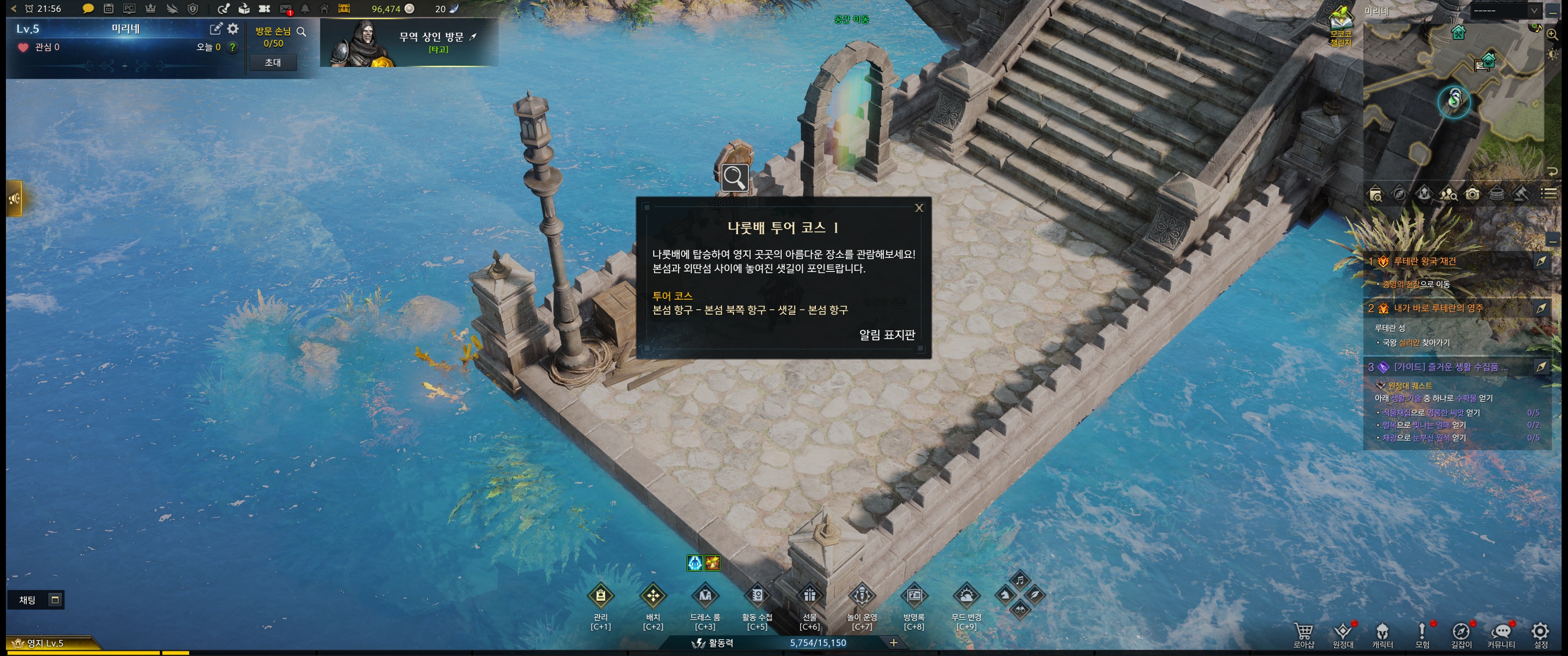The height and width of the screenshot is (656, 1568).
Task: Close the 나룻배 투어 코스 popup
Action: pos(918,208)
